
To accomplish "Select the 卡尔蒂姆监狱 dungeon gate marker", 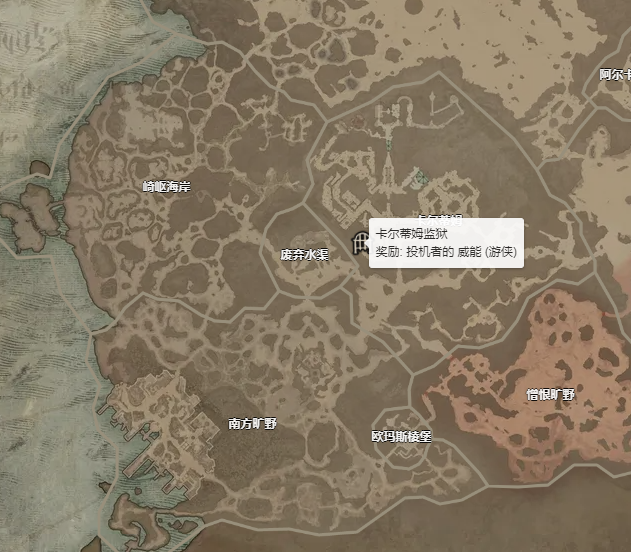I will click(358, 243).
